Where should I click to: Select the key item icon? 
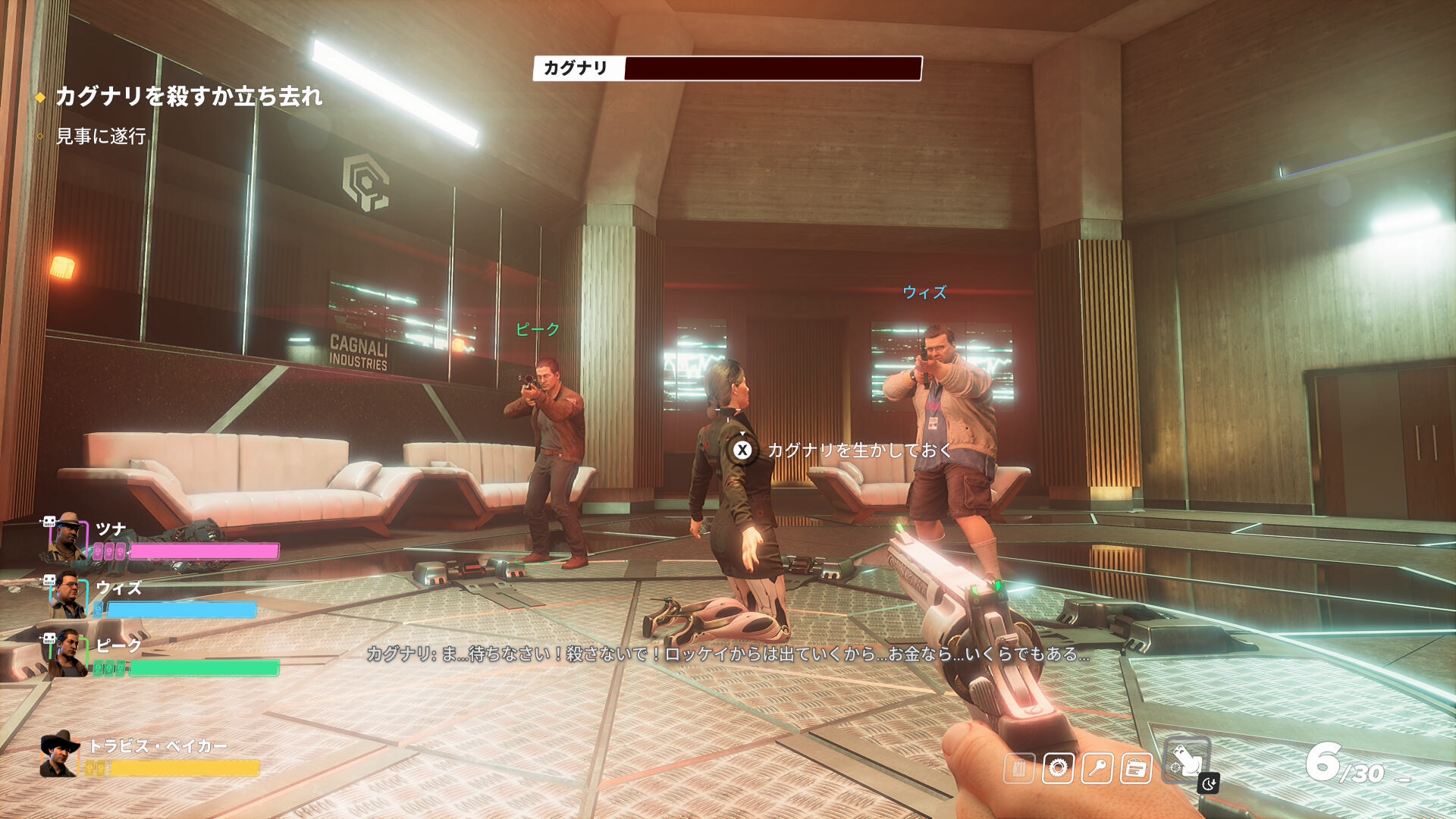(1097, 768)
